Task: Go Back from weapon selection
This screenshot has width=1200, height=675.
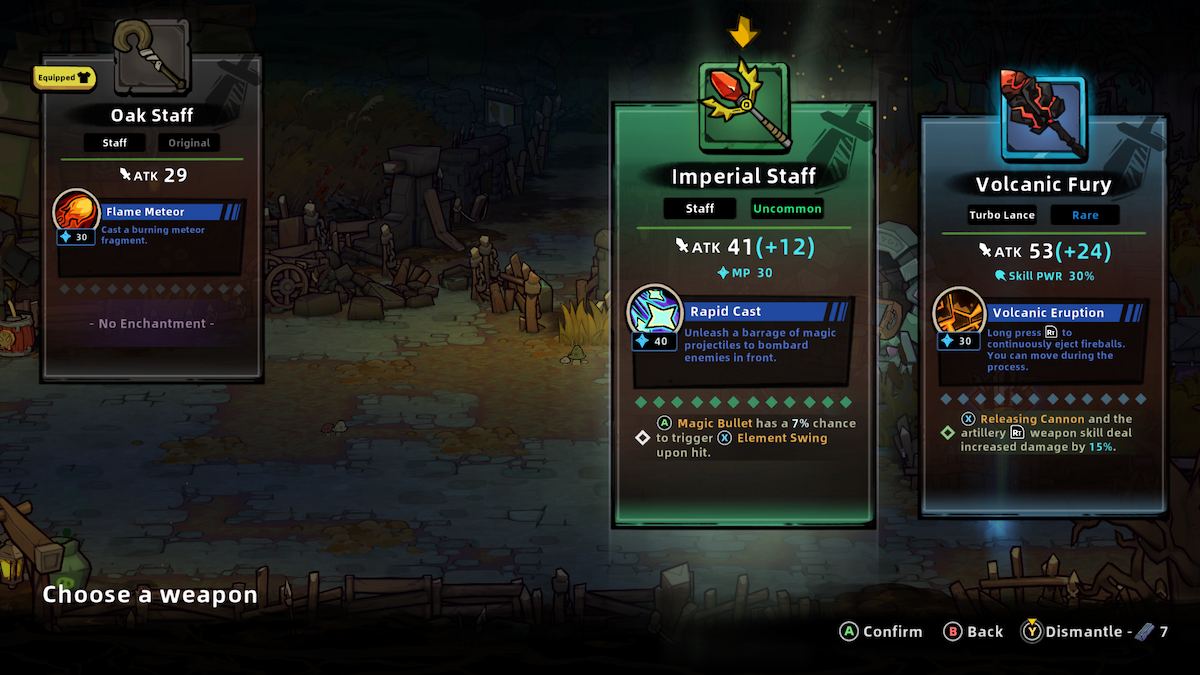Action: tap(973, 631)
